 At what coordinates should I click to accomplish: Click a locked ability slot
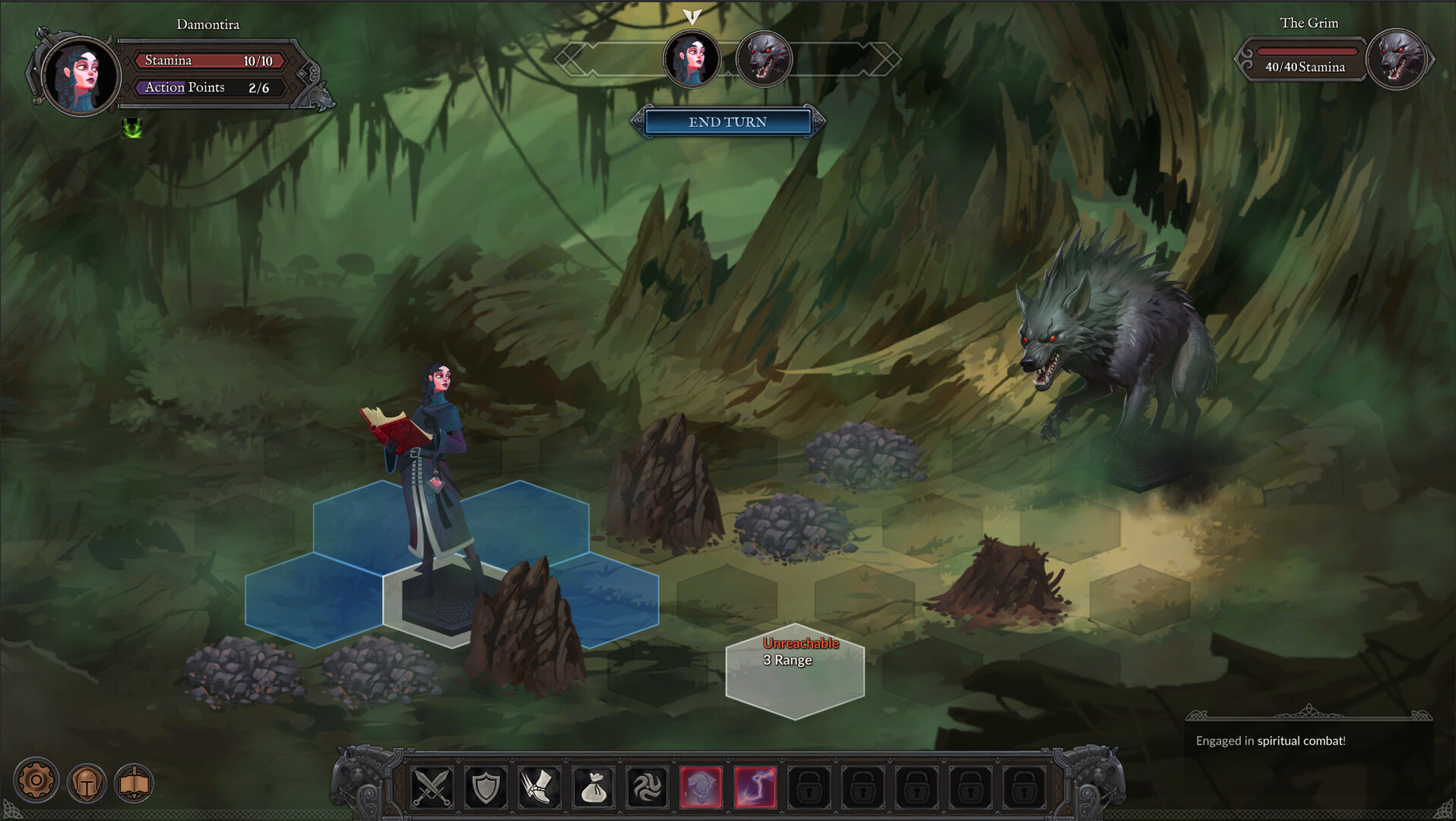810,787
